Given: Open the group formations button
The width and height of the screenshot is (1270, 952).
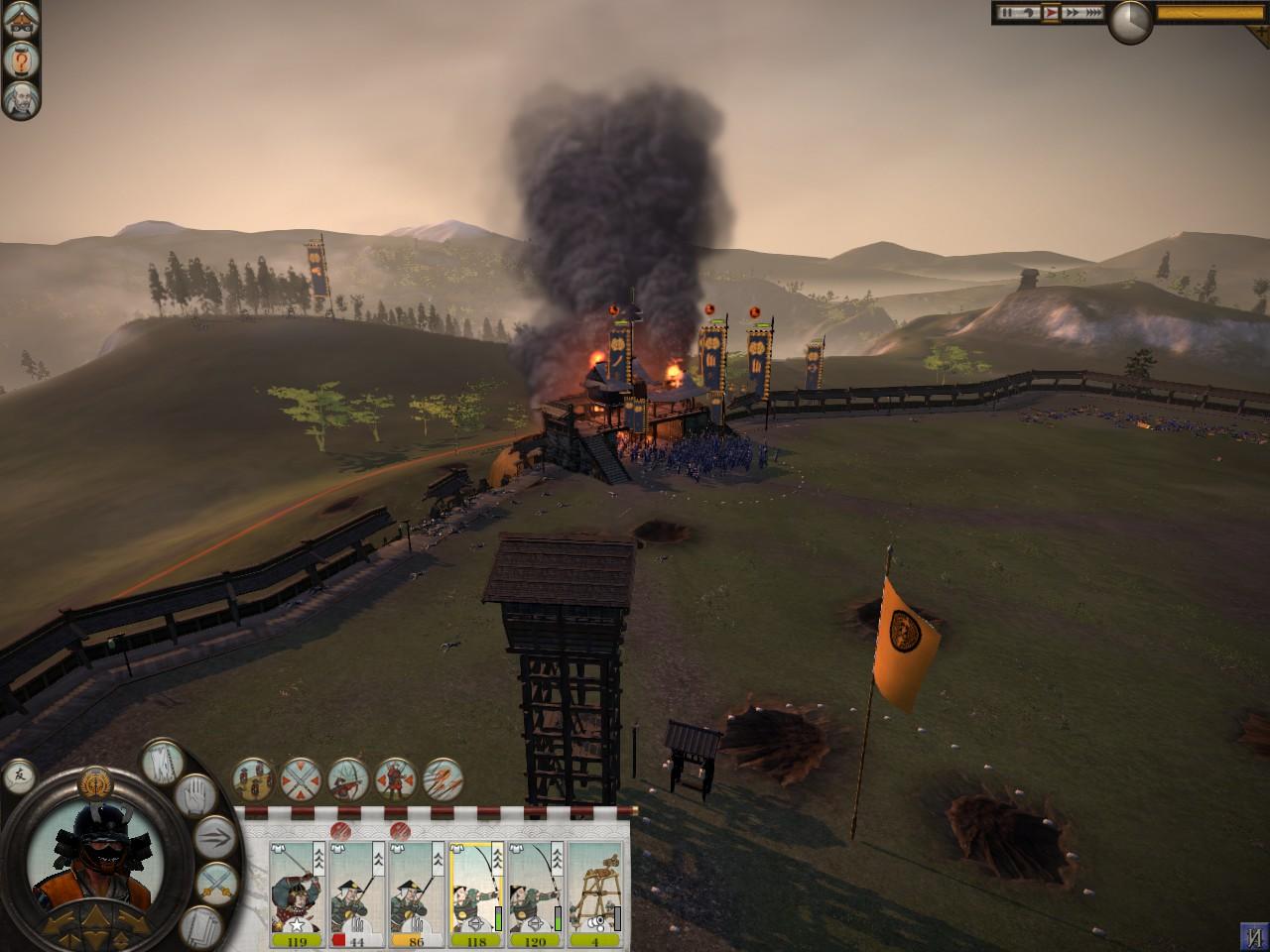Looking at the screenshot, I should coord(253,778).
